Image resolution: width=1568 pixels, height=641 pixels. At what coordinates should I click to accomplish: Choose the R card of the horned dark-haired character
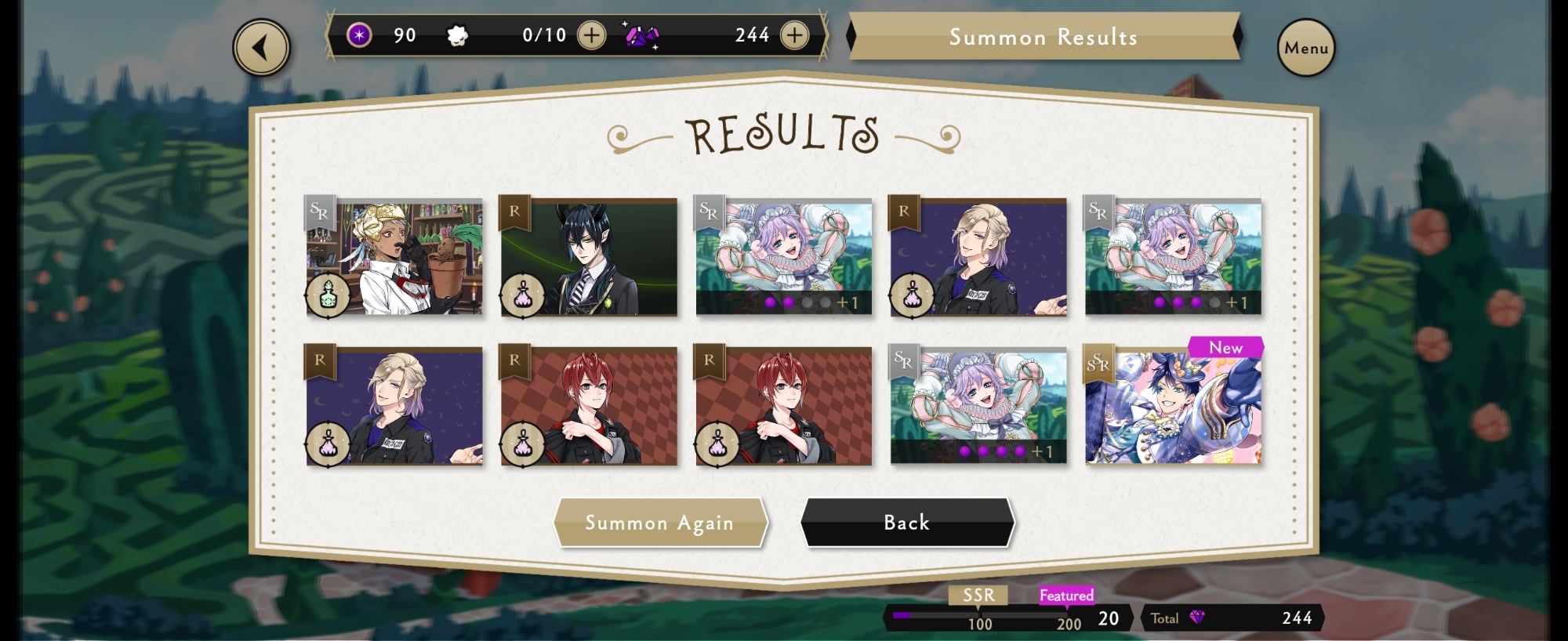tap(589, 257)
